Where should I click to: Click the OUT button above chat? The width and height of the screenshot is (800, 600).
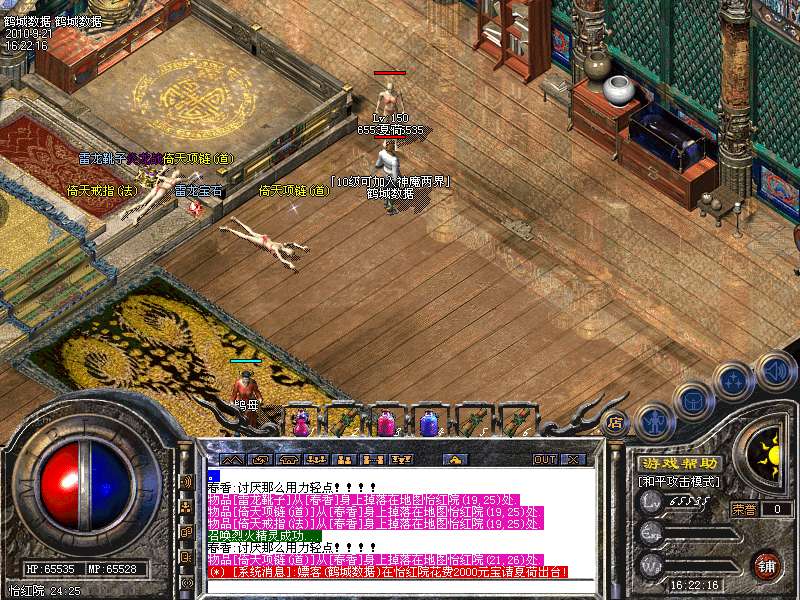click(x=544, y=459)
